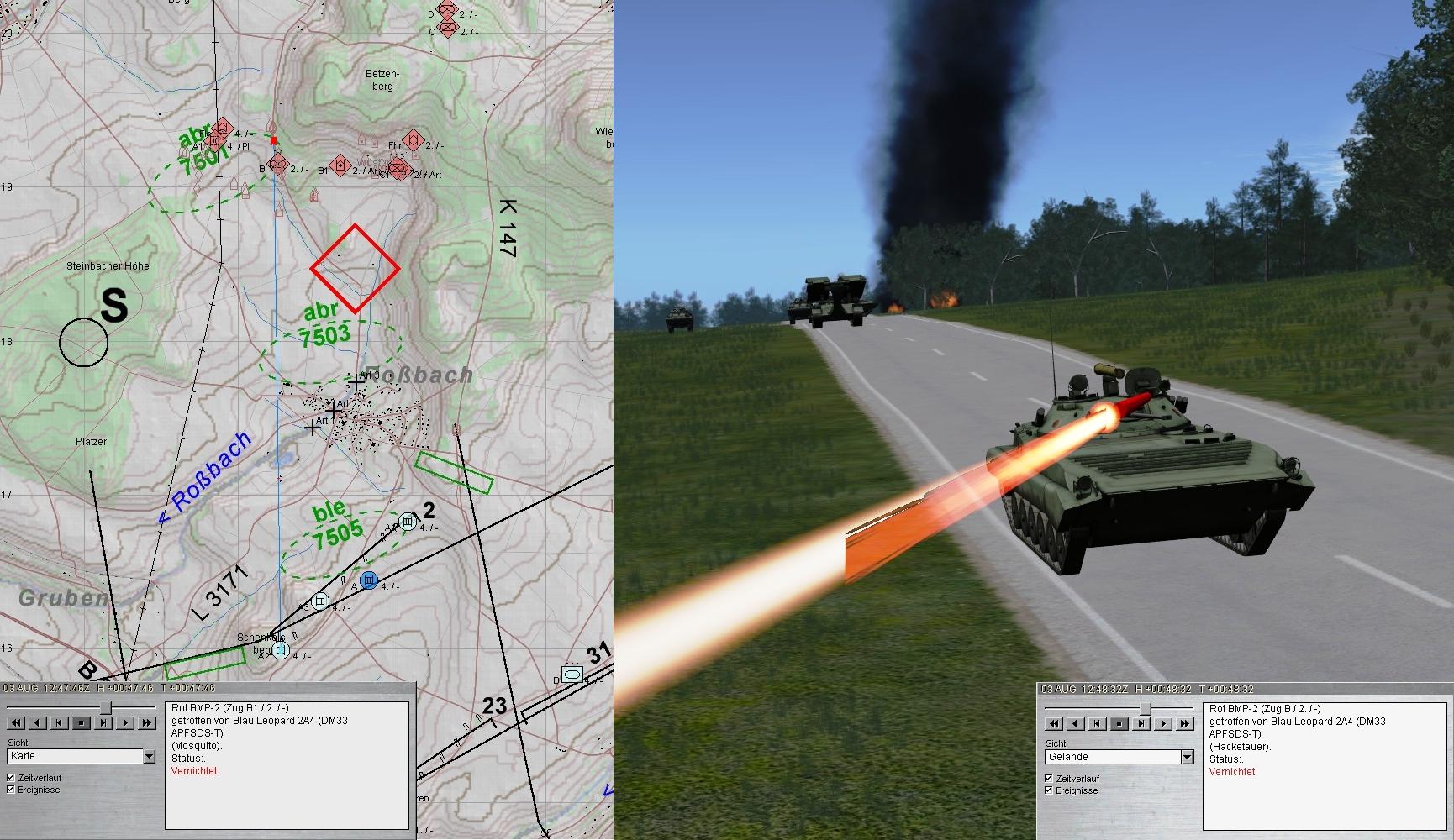The width and height of the screenshot is (1454, 840).
Task: Fast-forward the replay in the Gelände panel
Action: pos(1186,723)
